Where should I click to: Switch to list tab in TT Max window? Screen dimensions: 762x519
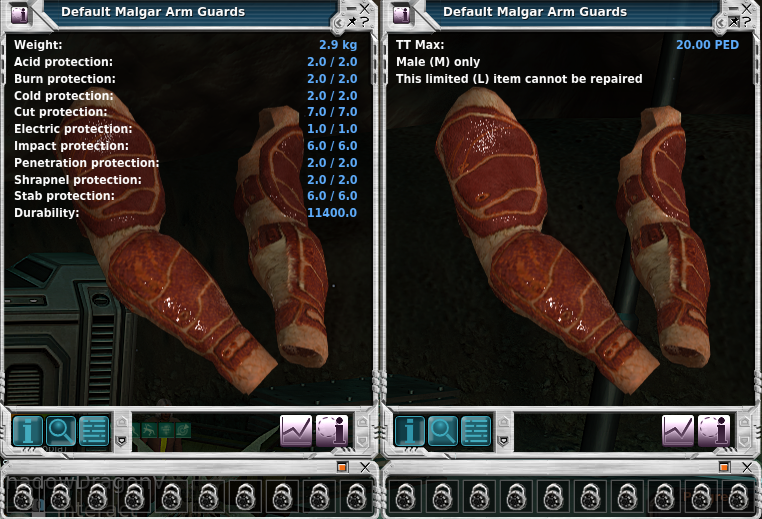(x=476, y=431)
